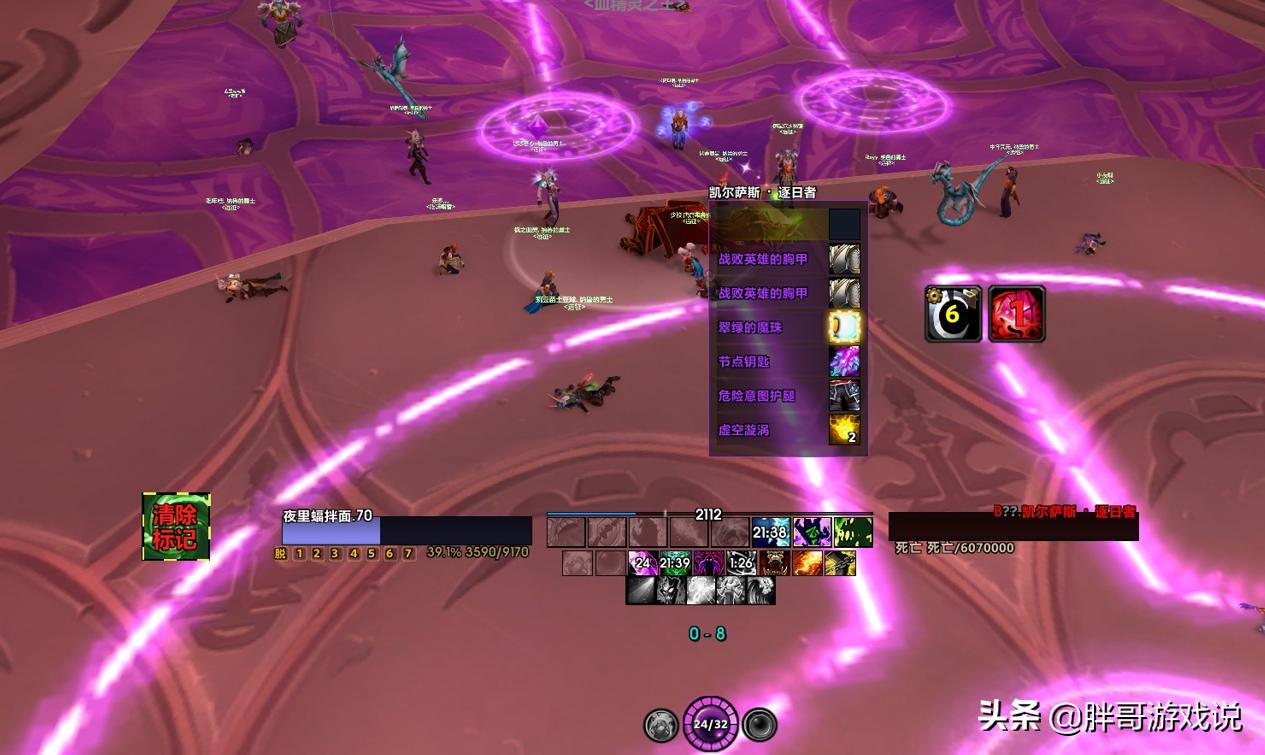This screenshot has width=1265, height=755.
Task: Activate the blue ability with 21:38 cooldown
Action: pos(770,532)
